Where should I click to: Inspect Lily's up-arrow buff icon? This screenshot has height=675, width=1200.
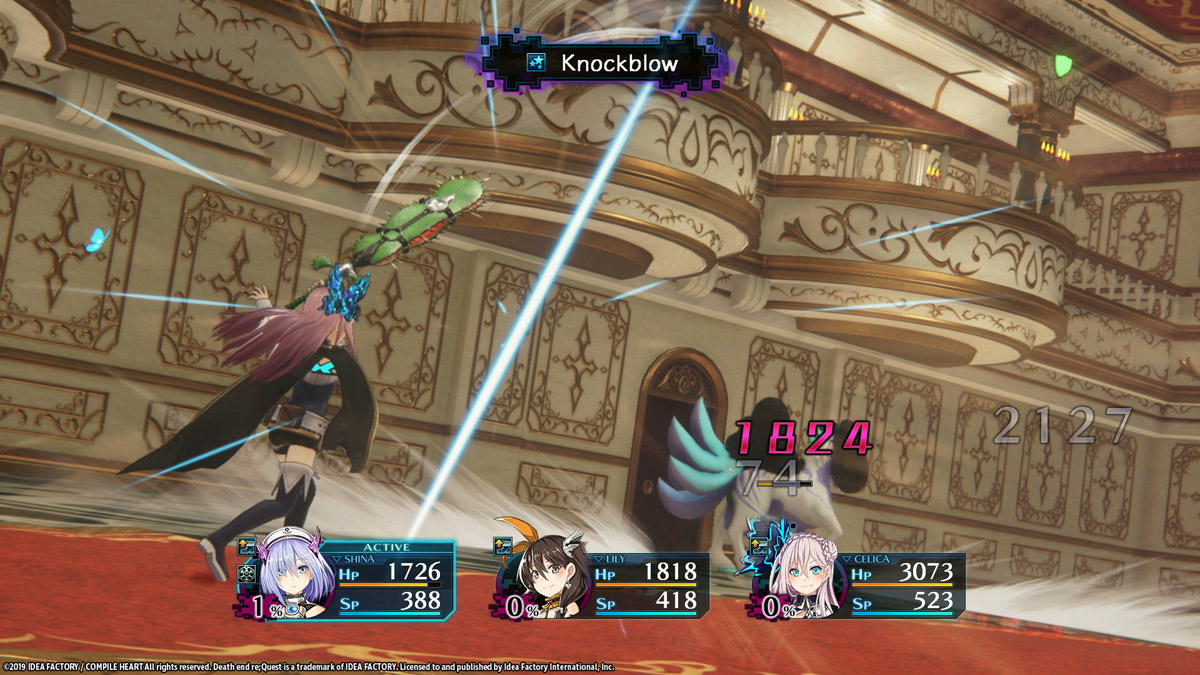coord(503,546)
